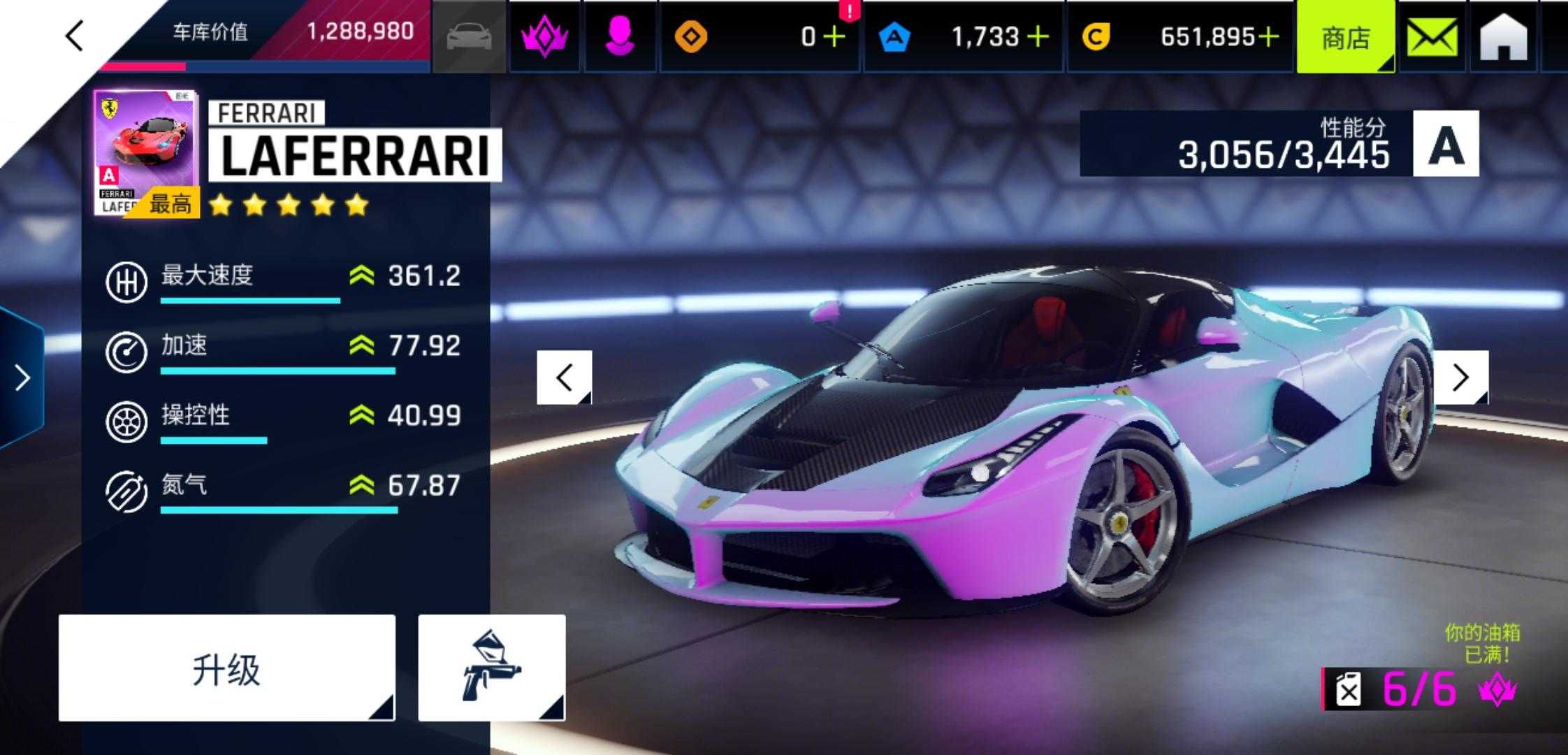This screenshot has width=1568, height=755.
Task: Add more orange diamond currency
Action: (834, 36)
